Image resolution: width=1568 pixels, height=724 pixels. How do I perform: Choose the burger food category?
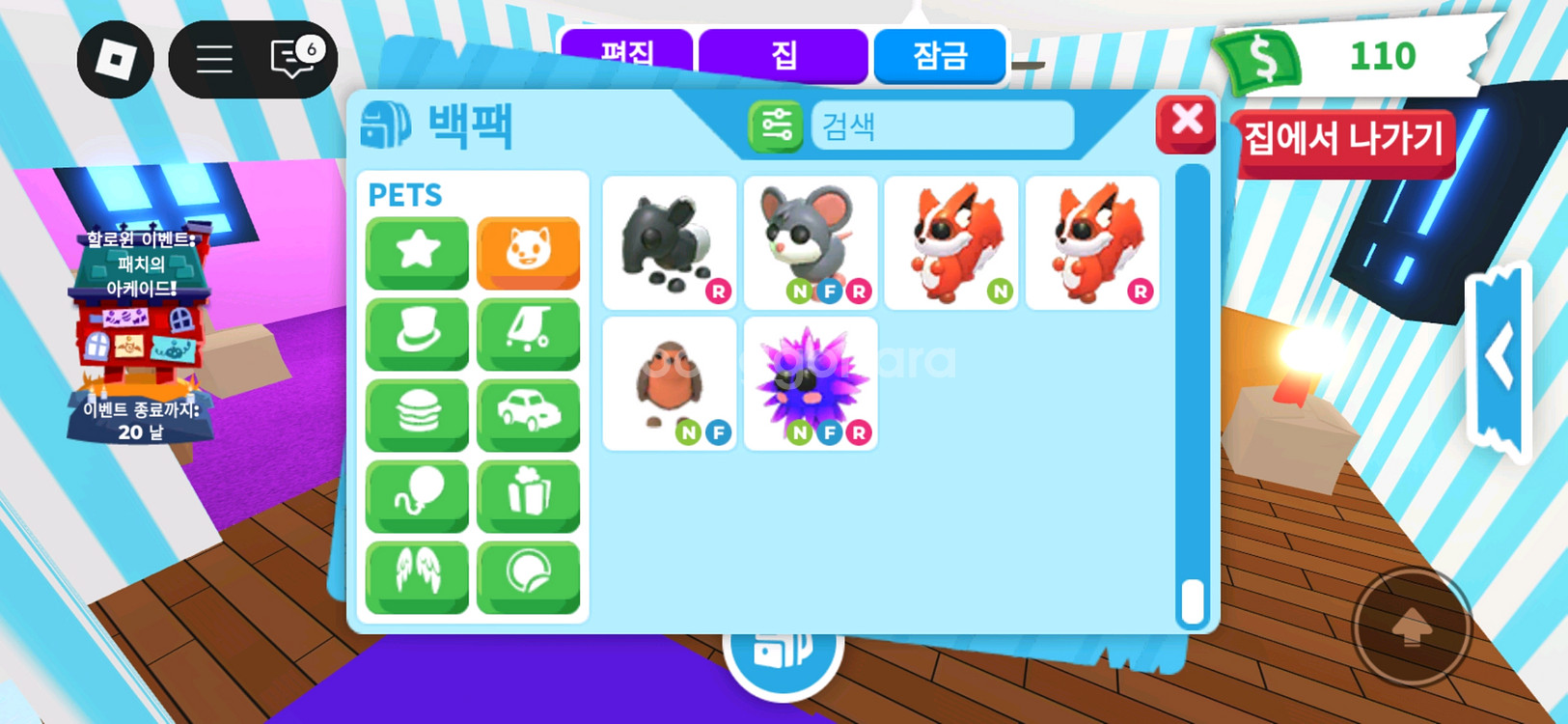coord(417,413)
